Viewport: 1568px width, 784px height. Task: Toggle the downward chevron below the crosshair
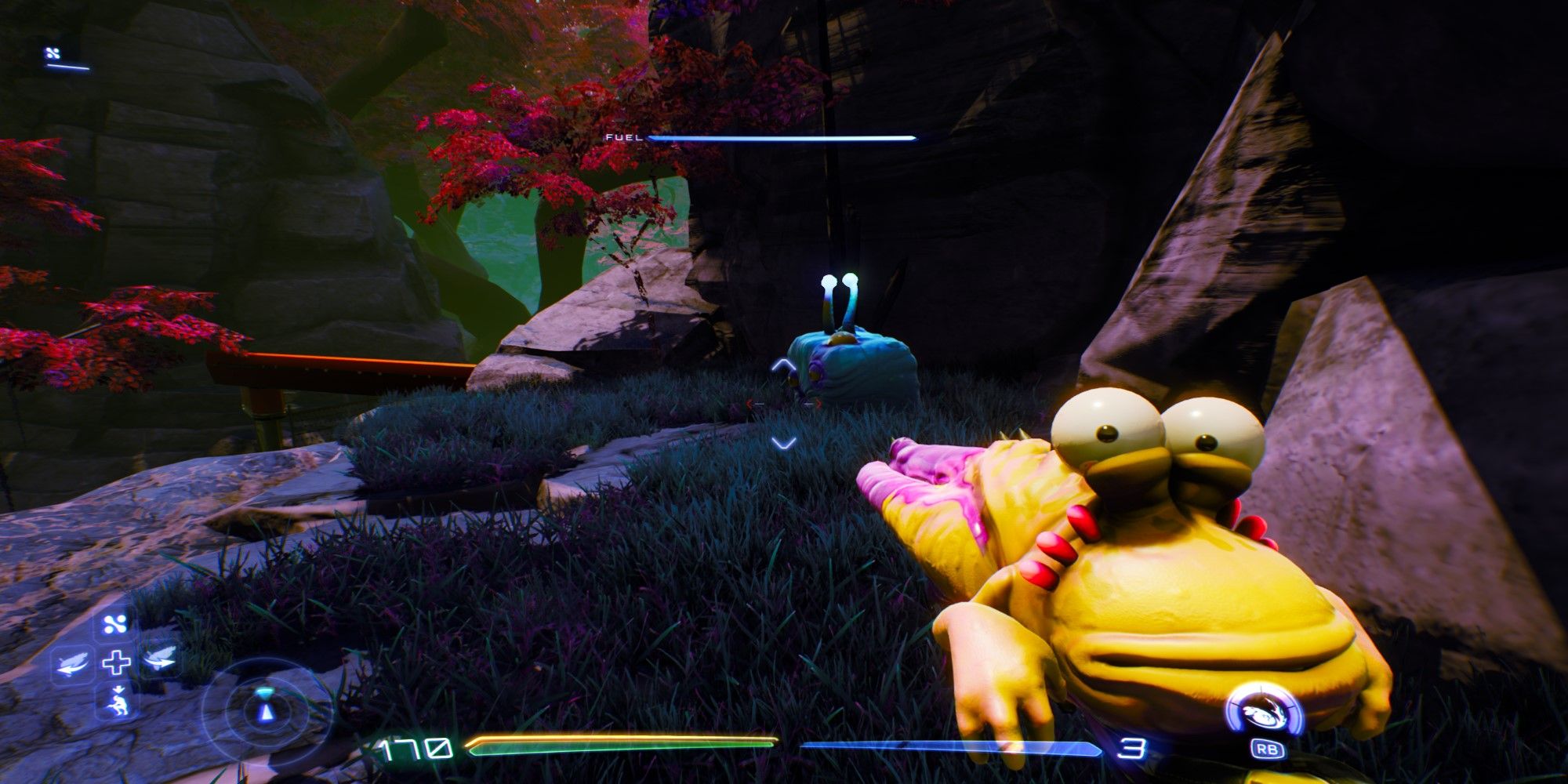pyautogui.click(x=784, y=443)
